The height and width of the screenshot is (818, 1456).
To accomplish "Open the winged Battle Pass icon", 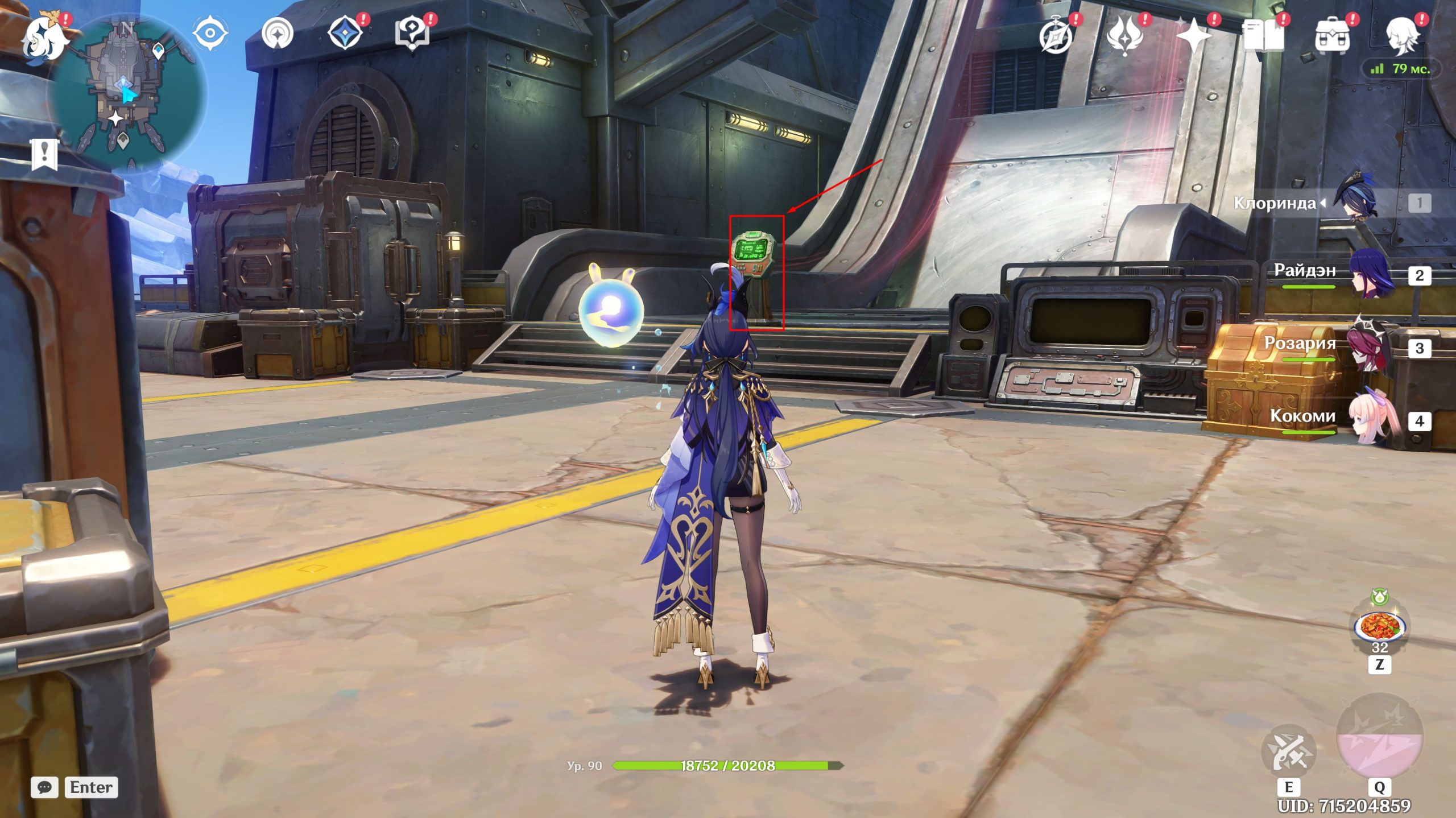I will tap(1124, 36).
